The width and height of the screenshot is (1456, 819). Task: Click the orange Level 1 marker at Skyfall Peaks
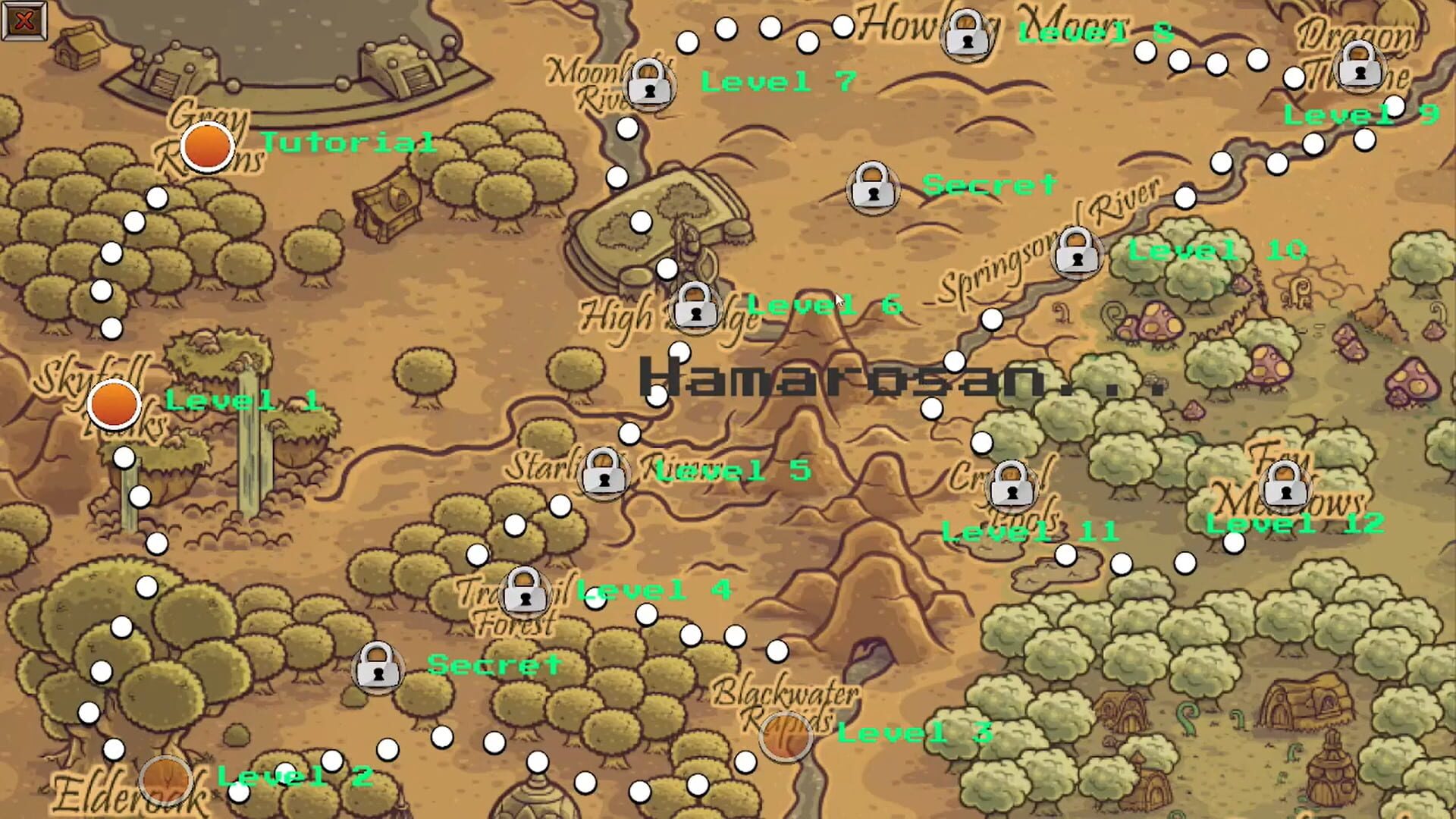click(114, 404)
